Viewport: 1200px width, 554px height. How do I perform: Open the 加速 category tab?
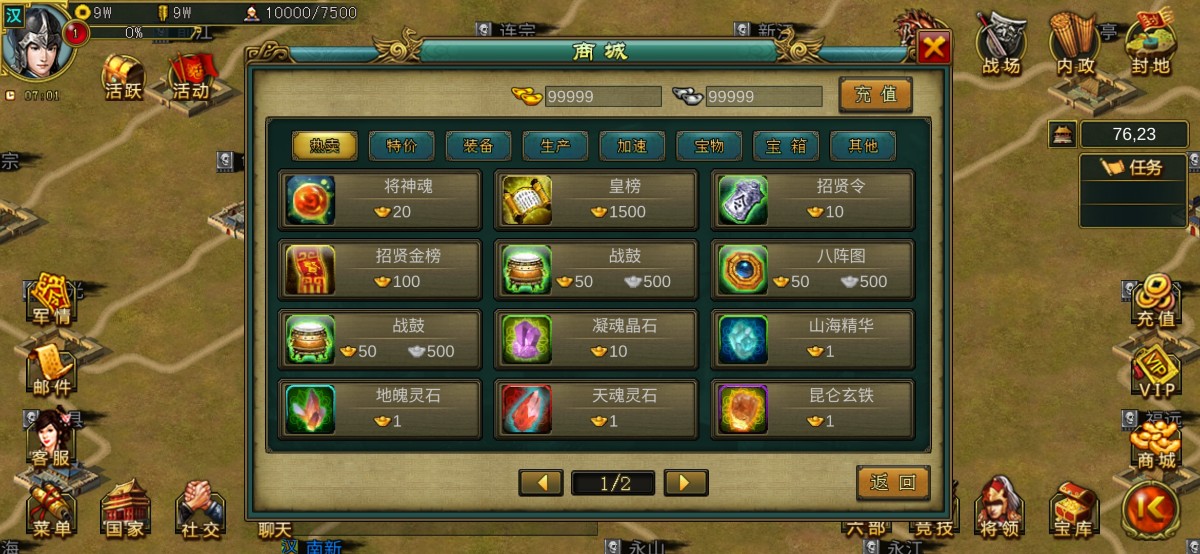pyautogui.click(x=632, y=146)
